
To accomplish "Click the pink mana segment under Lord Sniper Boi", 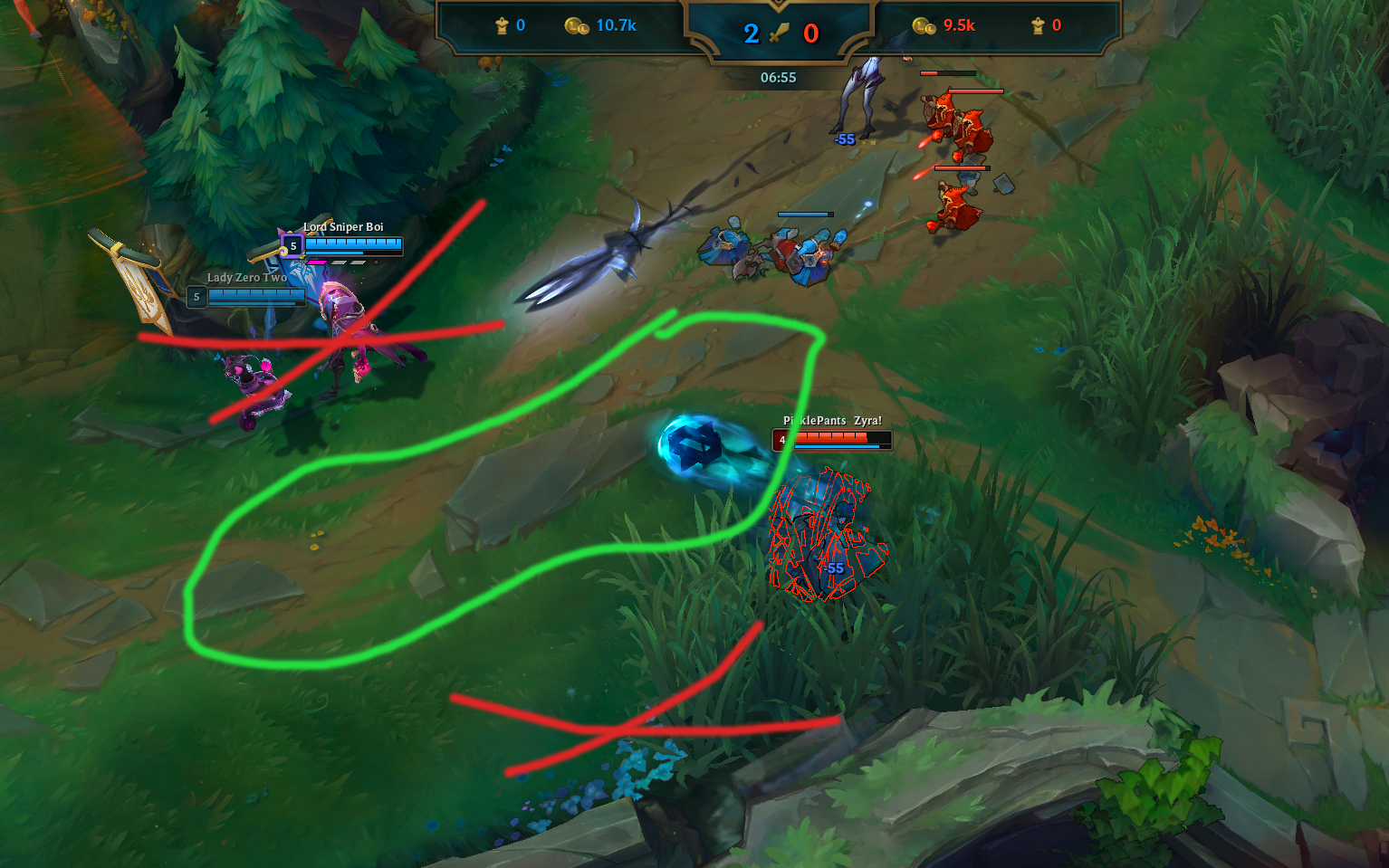I will click(x=317, y=262).
